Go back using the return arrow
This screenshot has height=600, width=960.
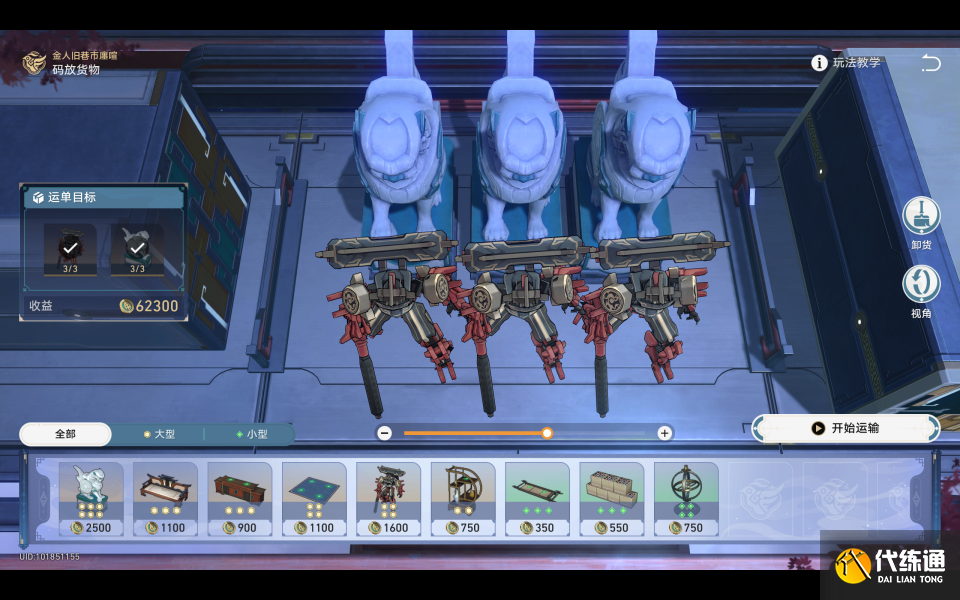coord(930,63)
